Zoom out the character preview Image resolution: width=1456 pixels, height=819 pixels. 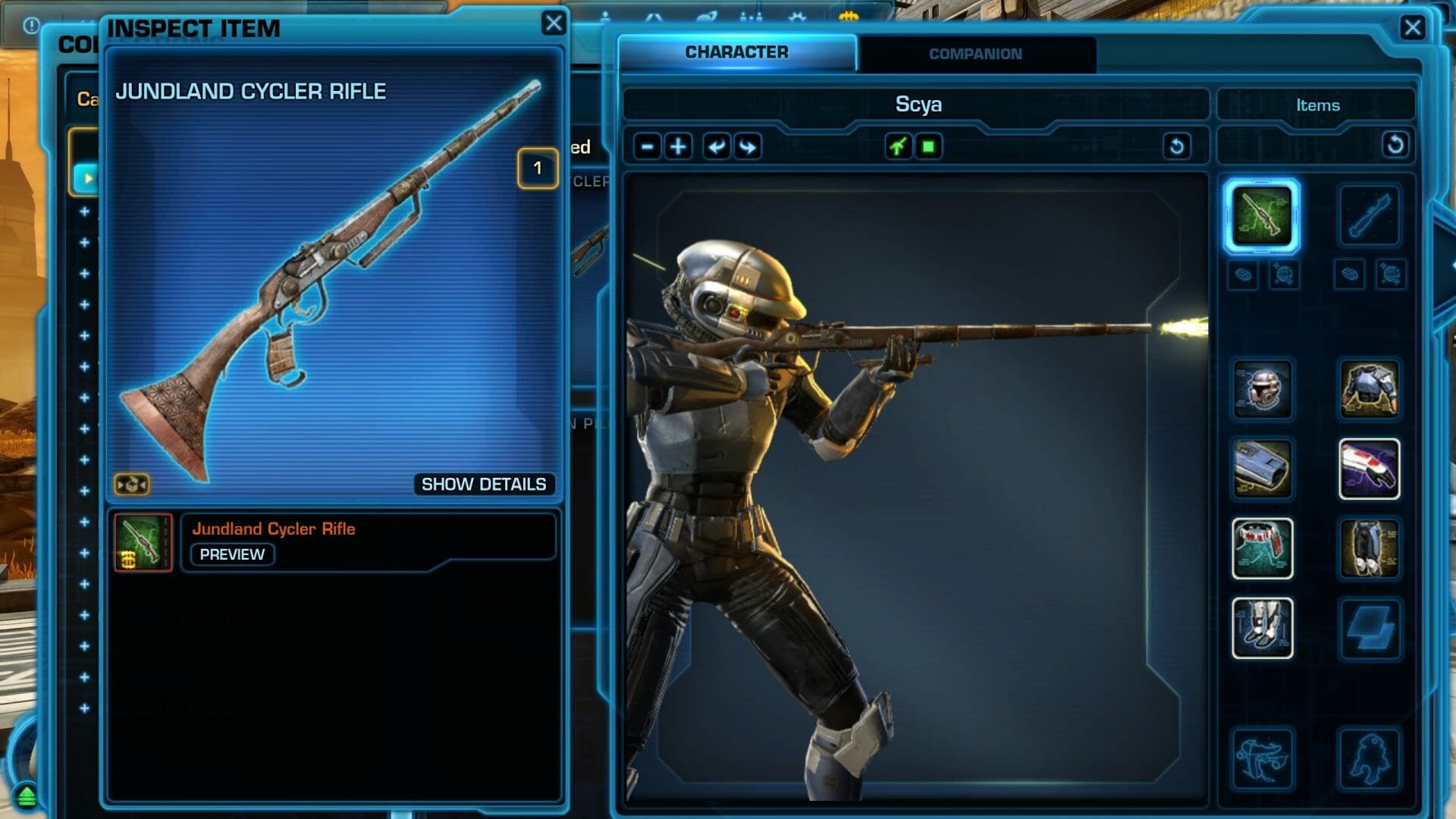click(x=647, y=146)
